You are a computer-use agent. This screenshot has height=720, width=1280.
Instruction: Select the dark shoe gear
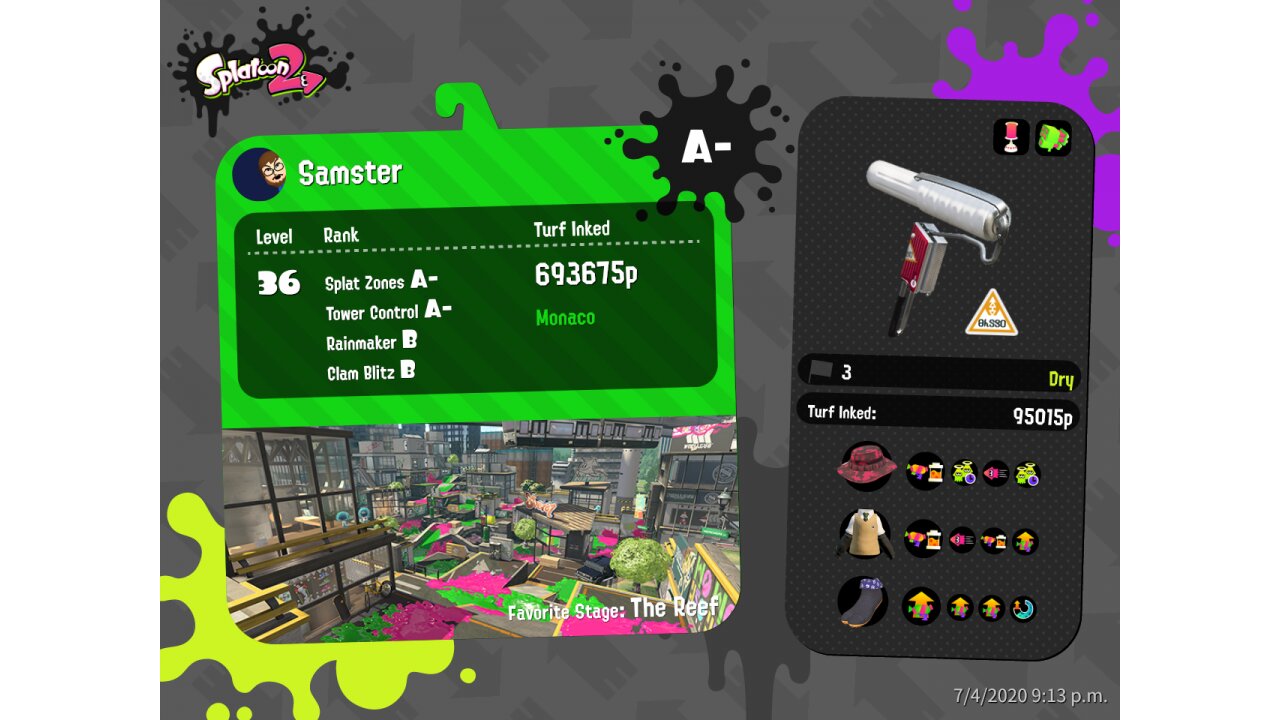coord(862,603)
